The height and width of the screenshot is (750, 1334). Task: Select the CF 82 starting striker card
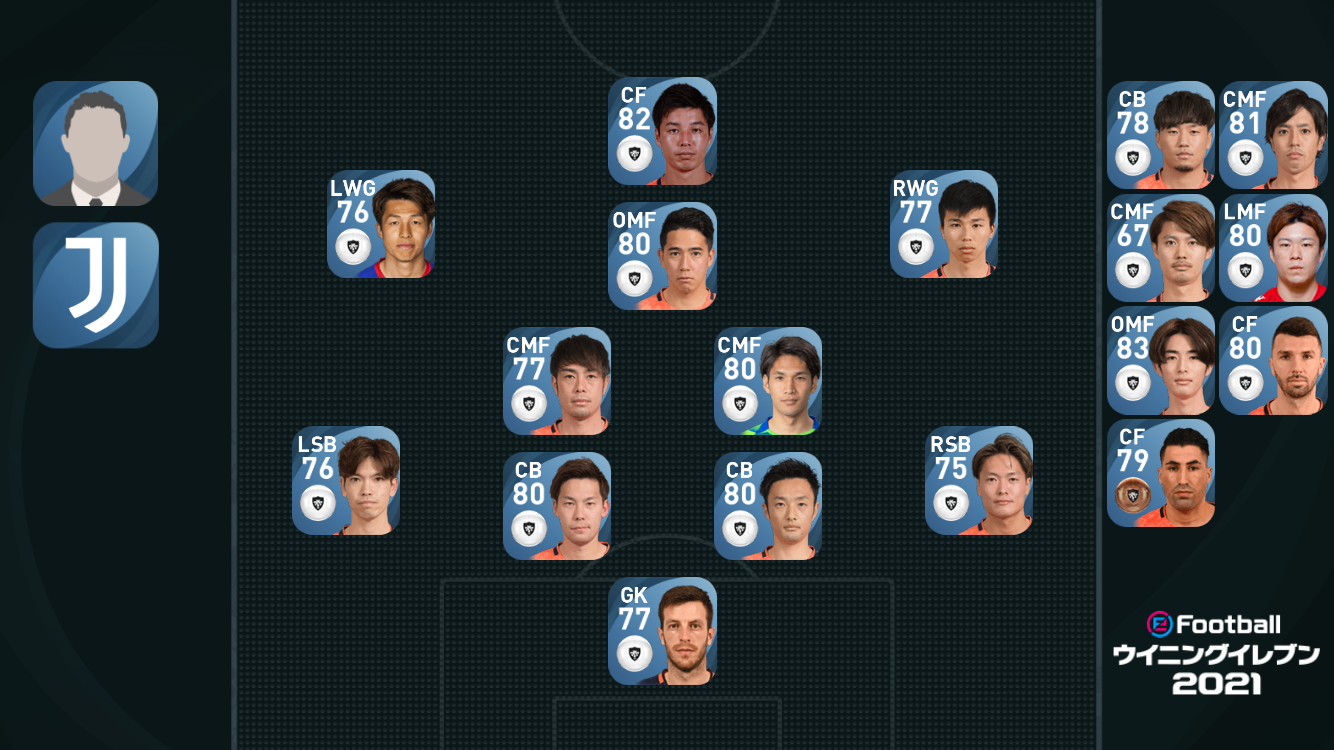click(662, 131)
